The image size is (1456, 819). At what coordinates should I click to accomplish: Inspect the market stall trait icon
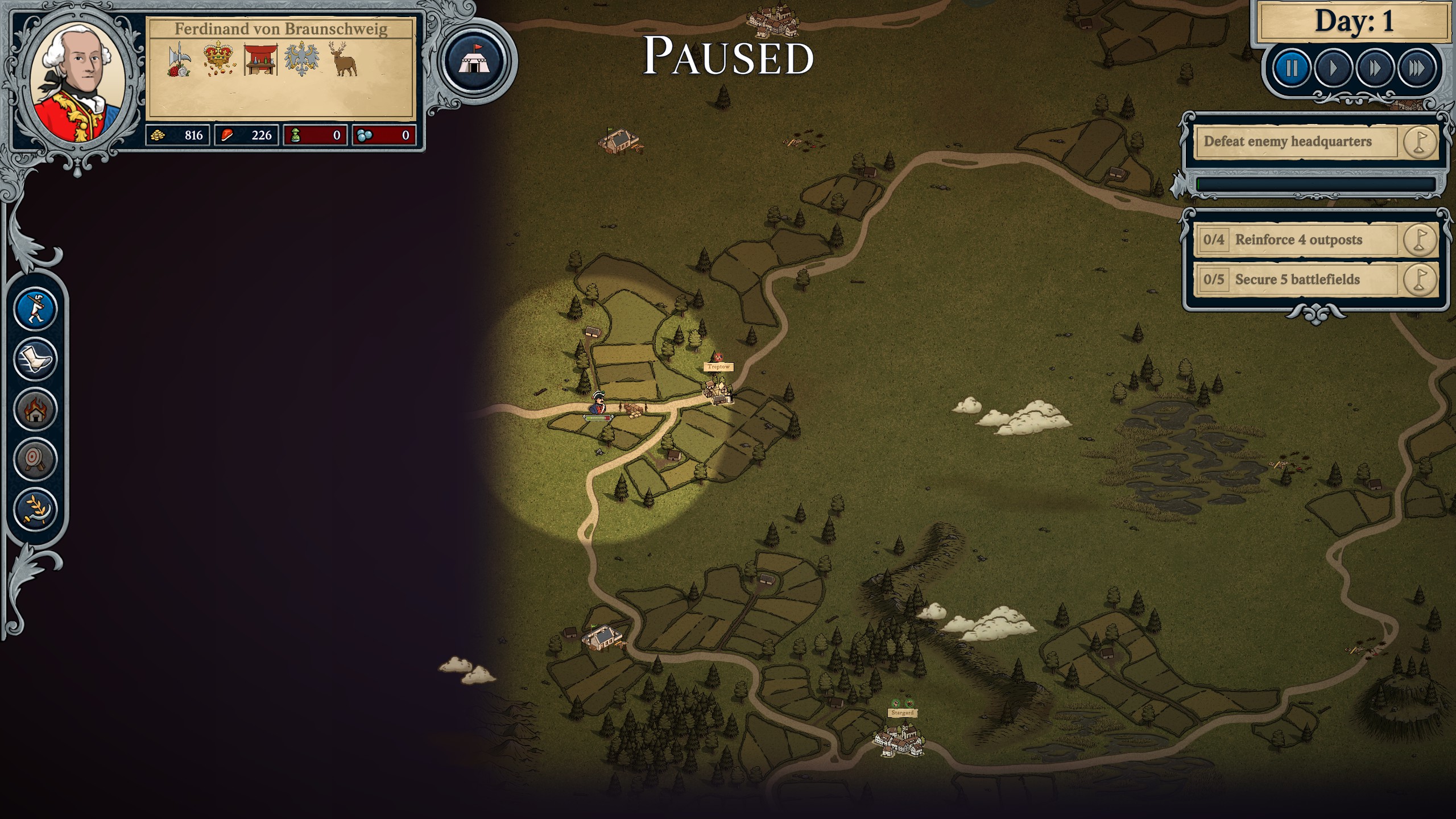coord(260,60)
